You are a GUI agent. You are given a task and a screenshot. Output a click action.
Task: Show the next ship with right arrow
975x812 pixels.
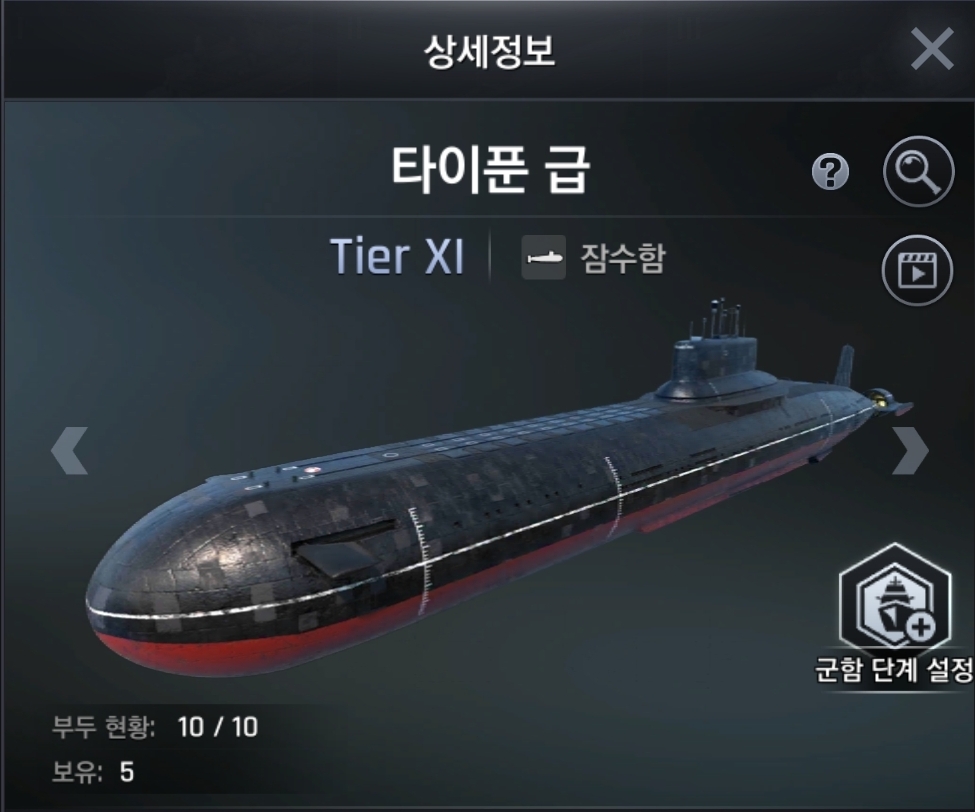click(x=909, y=450)
